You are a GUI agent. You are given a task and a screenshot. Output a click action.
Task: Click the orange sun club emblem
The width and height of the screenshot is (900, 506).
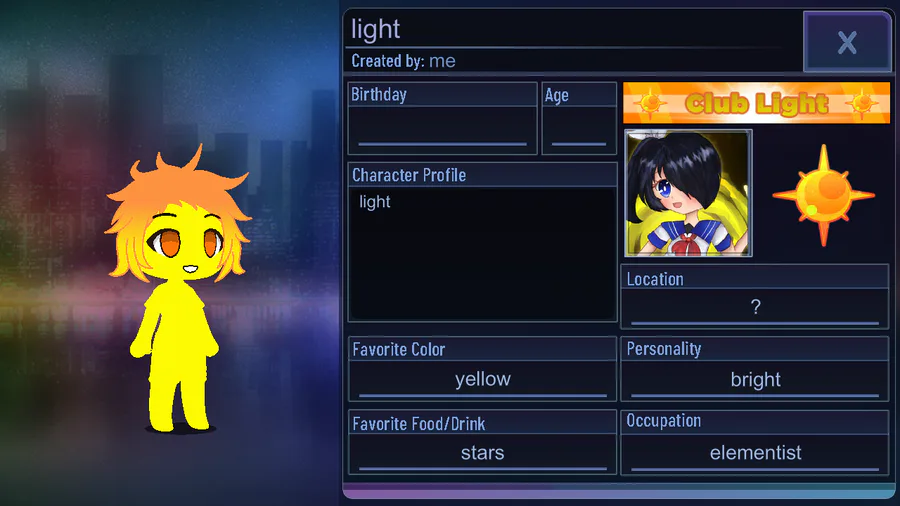click(x=822, y=195)
